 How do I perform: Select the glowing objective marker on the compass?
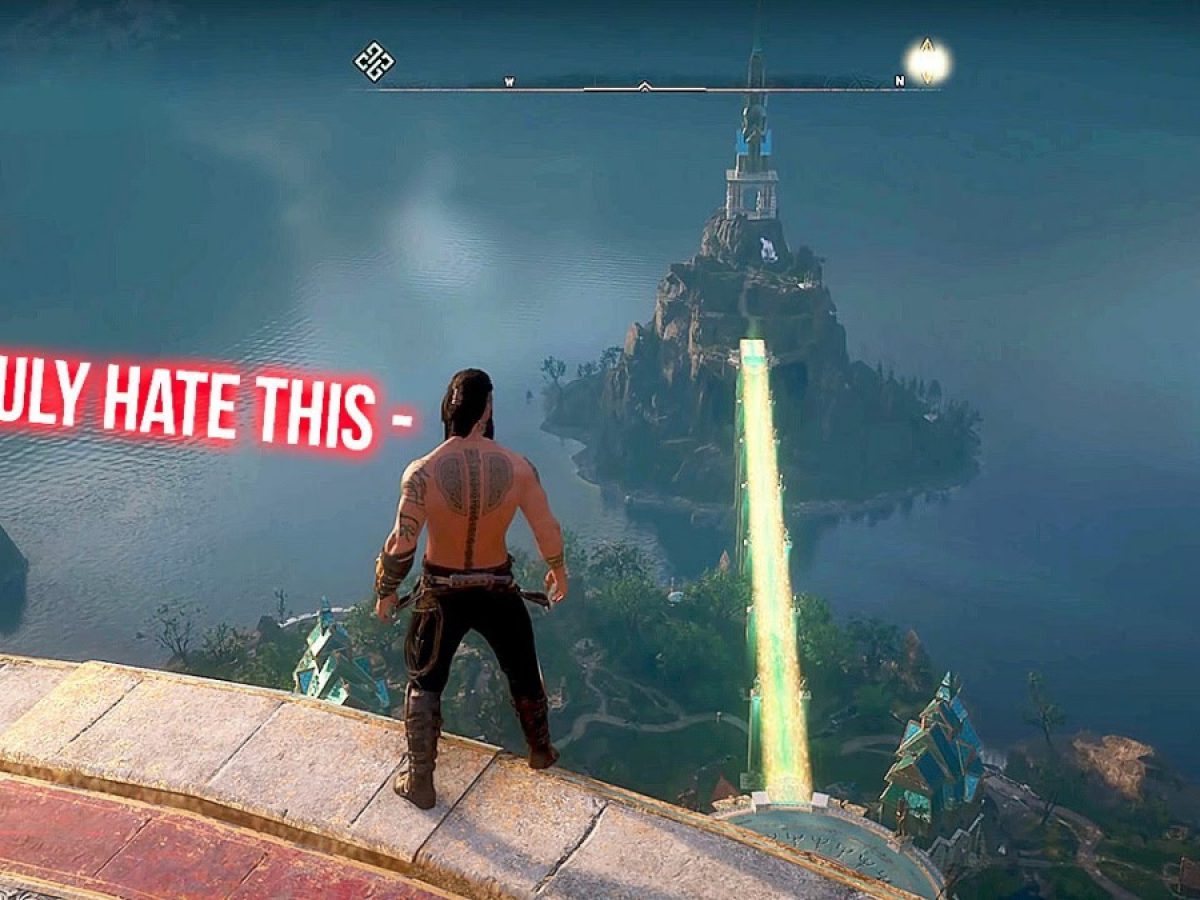pos(927,61)
